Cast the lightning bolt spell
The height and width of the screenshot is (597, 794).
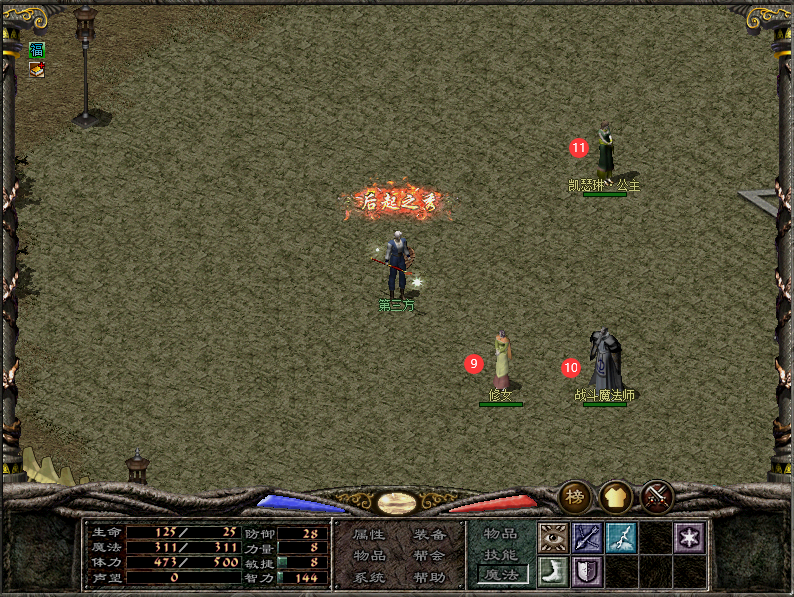tap(621, 538)
